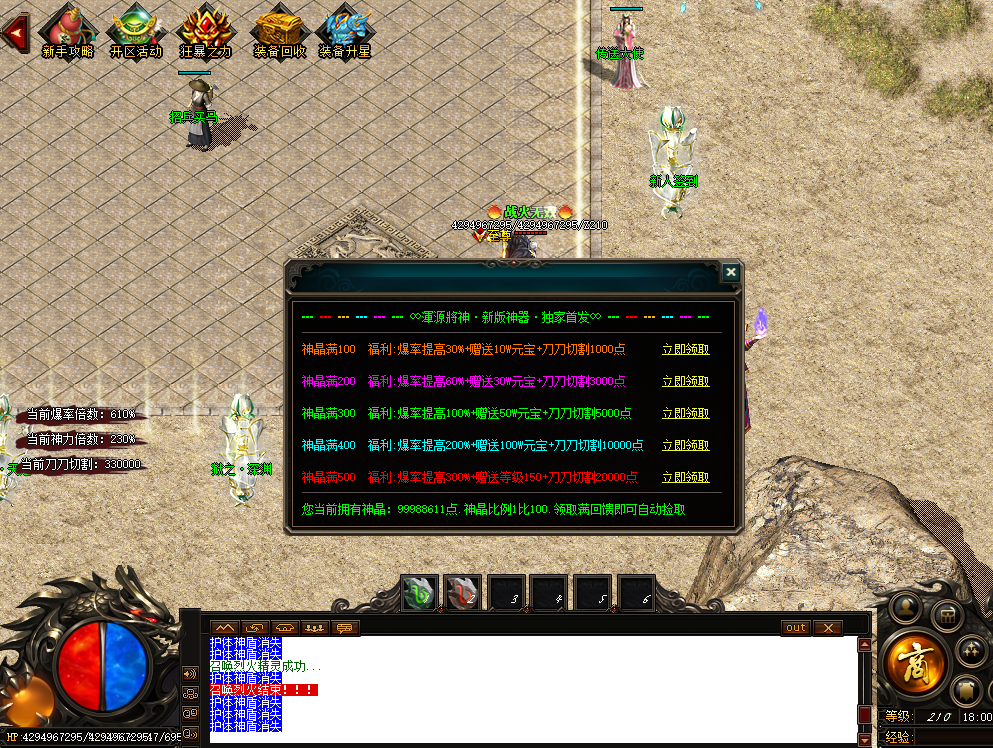
Task: Claim the 神晶满400 reward via 立即领取
Action: pos(685,446)
